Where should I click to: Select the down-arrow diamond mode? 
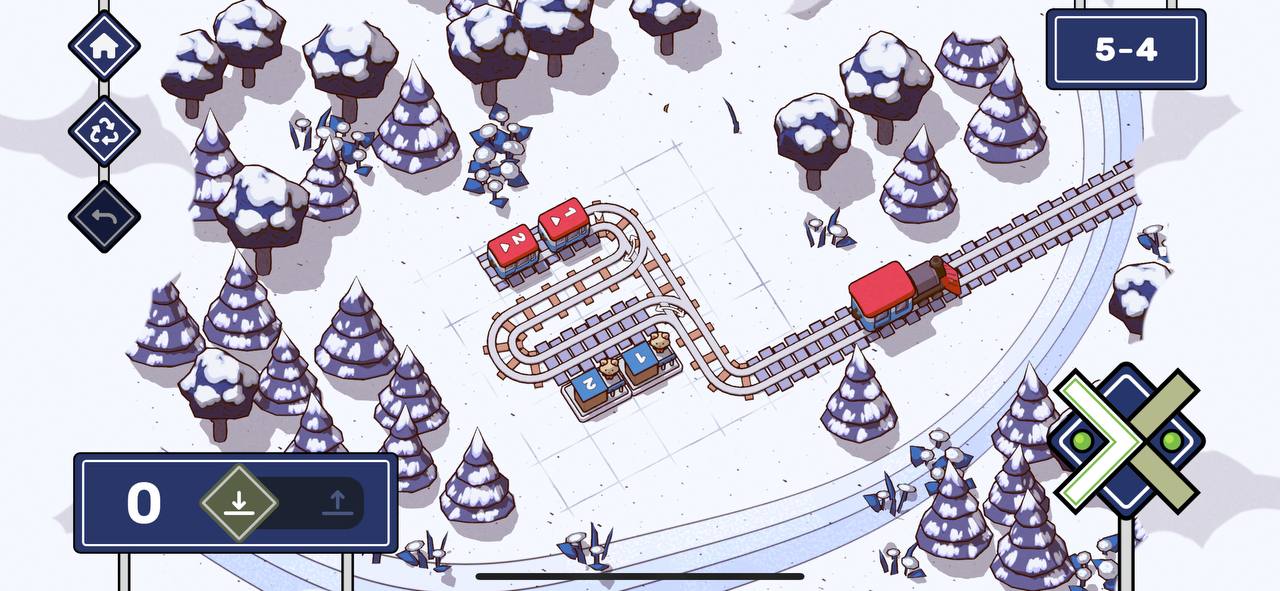coord(238,502)
